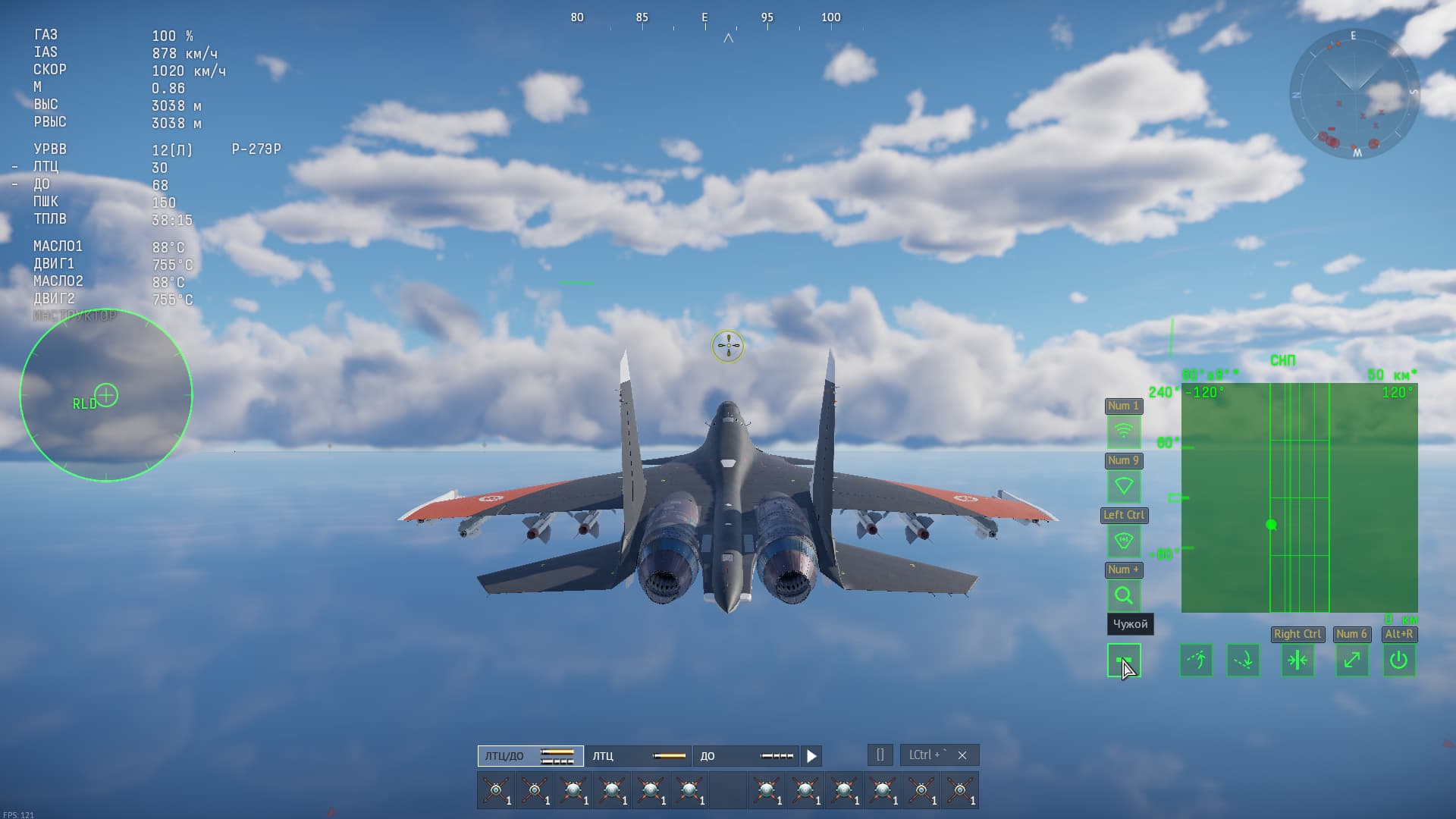Select the first missile icon in weapon bar
Viewport: 1456px width, 819px height.
[495, 790]
